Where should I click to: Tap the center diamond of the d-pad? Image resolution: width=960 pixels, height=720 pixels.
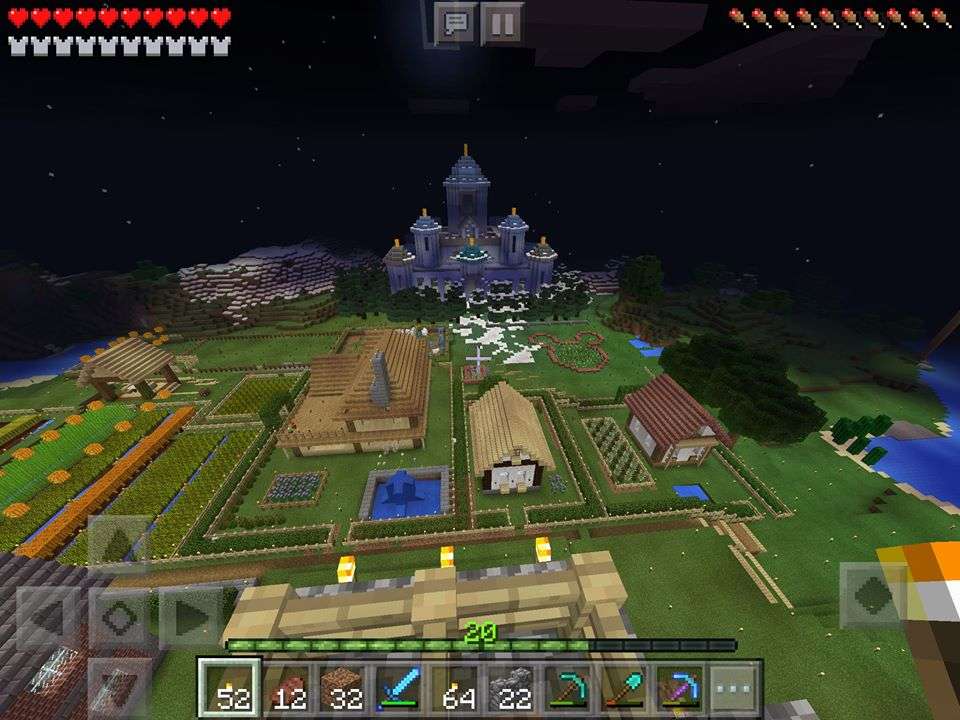pyautogui.click(x=118, y=618)
